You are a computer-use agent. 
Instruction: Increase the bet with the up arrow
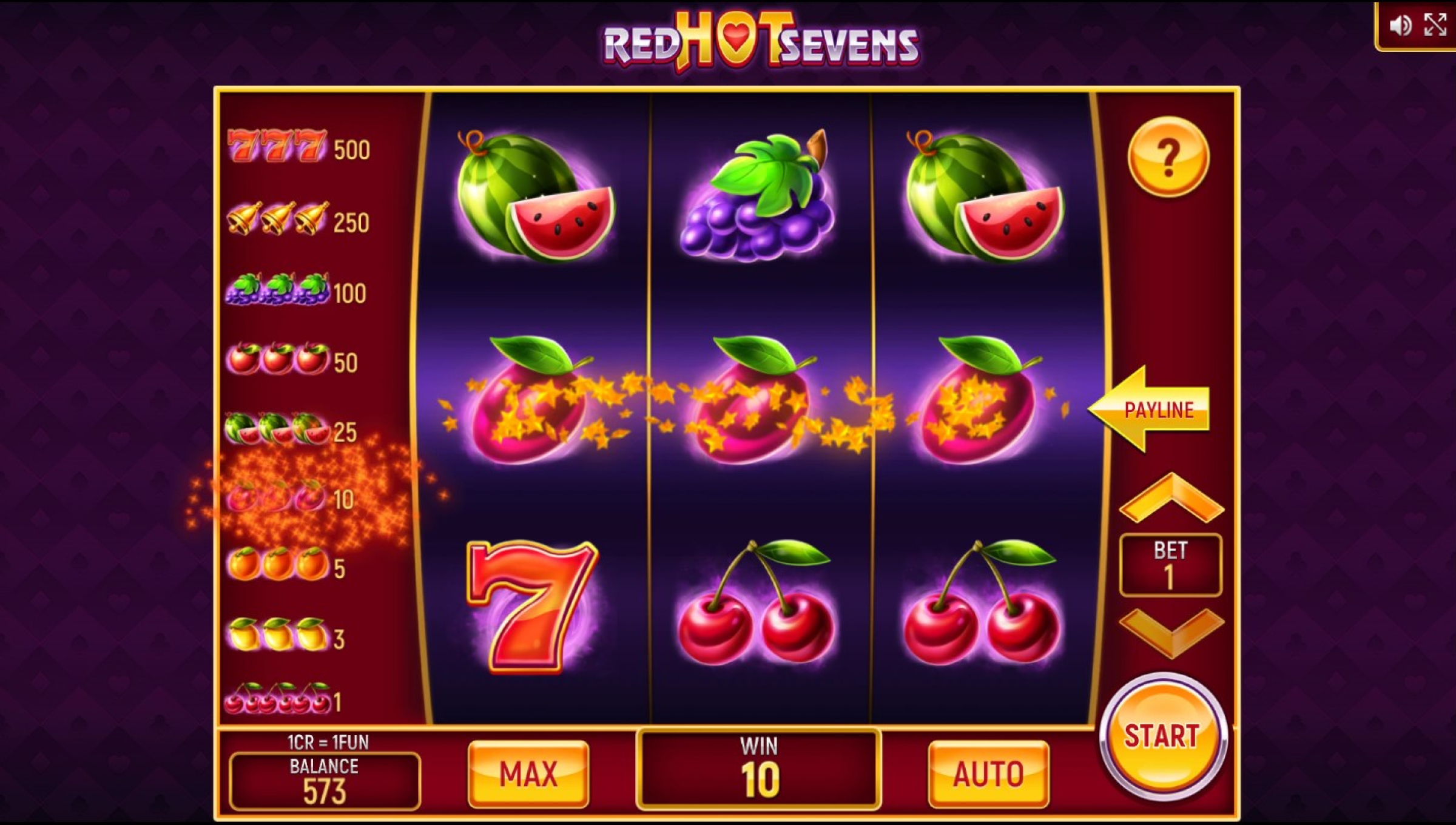1171,499
